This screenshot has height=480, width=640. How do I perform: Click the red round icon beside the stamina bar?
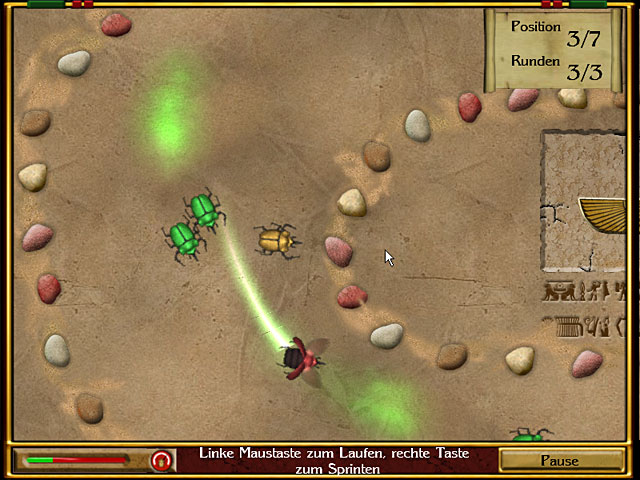(x=160, y=461)
